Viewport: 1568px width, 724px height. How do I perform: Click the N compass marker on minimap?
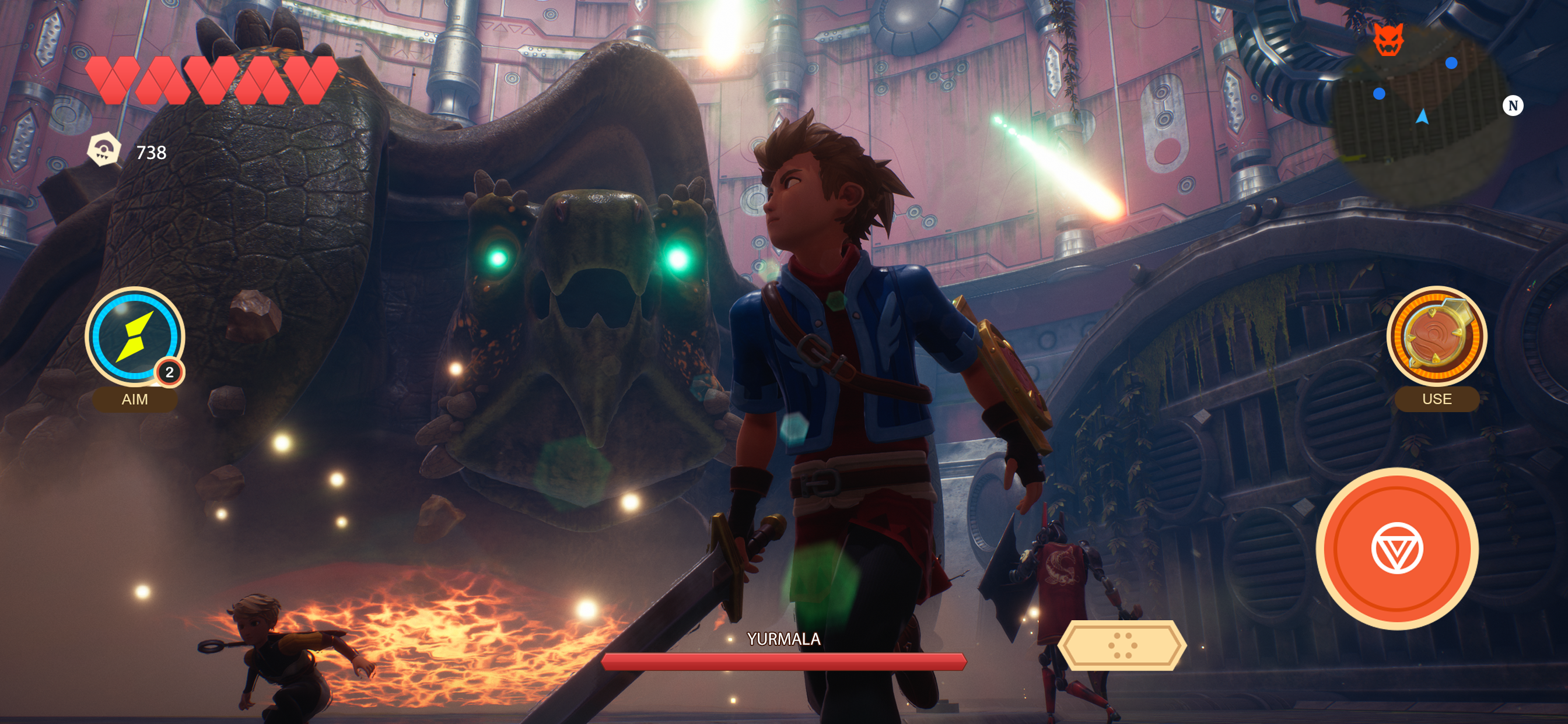1513,106
